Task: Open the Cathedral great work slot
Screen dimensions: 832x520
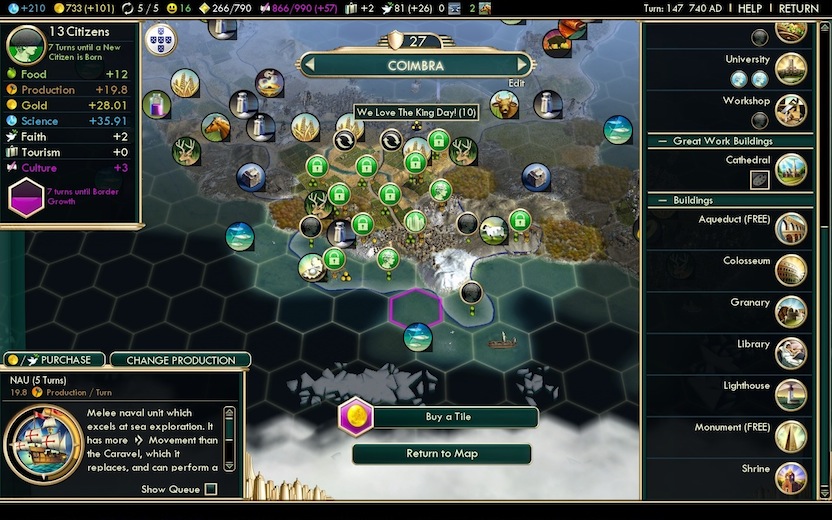Action: point(760,179)
